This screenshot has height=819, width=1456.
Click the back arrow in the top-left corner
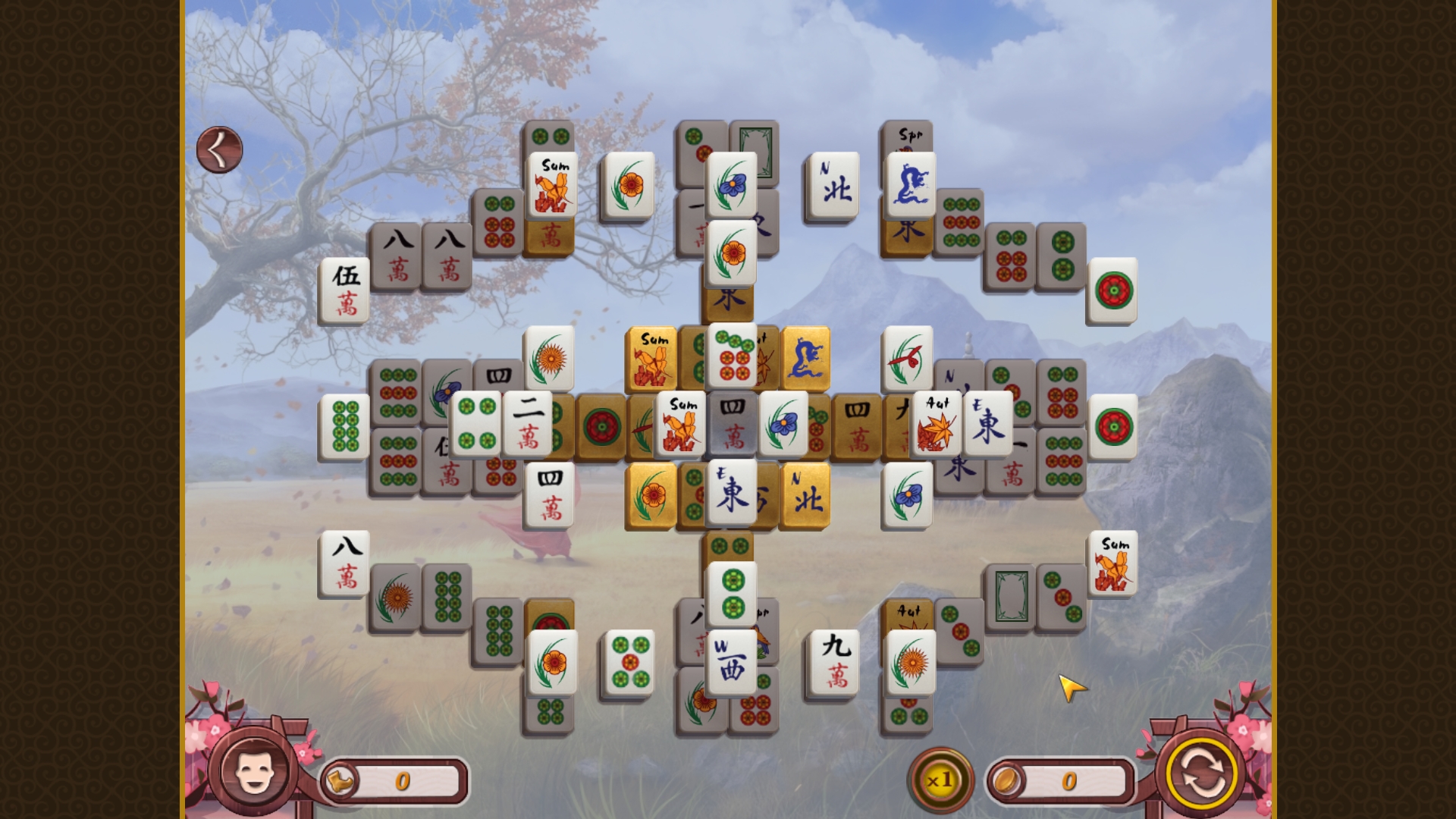[218, 148]
